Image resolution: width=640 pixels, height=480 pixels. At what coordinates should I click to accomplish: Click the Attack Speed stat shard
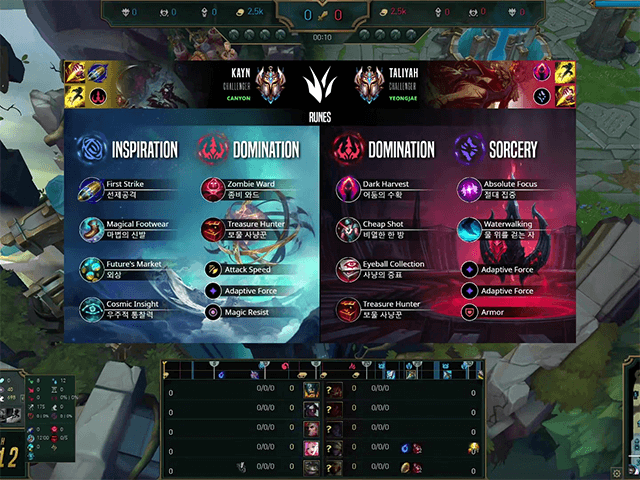(x=245, y=270)
